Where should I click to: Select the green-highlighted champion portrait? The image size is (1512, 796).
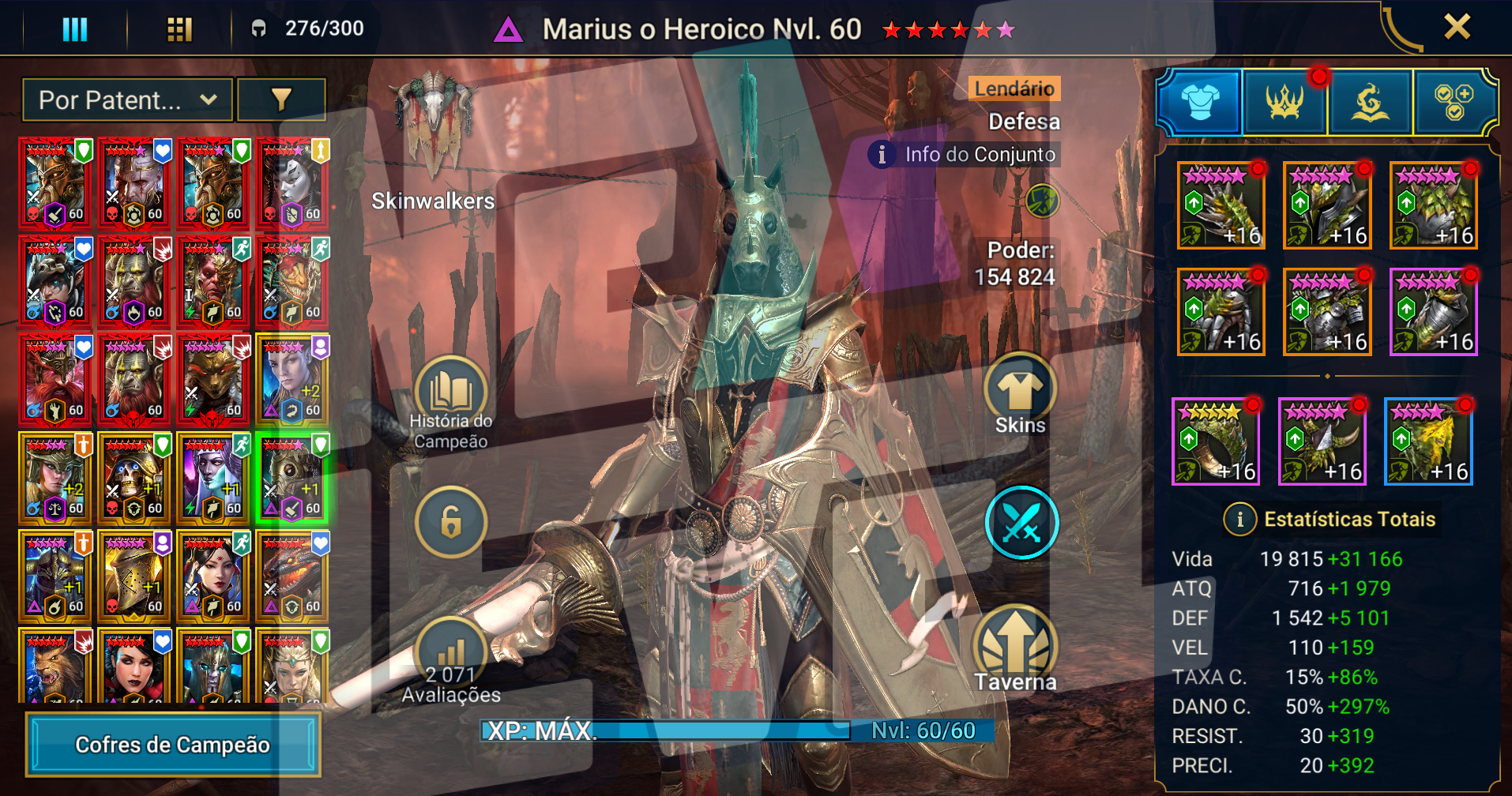(x=292, y=479)
